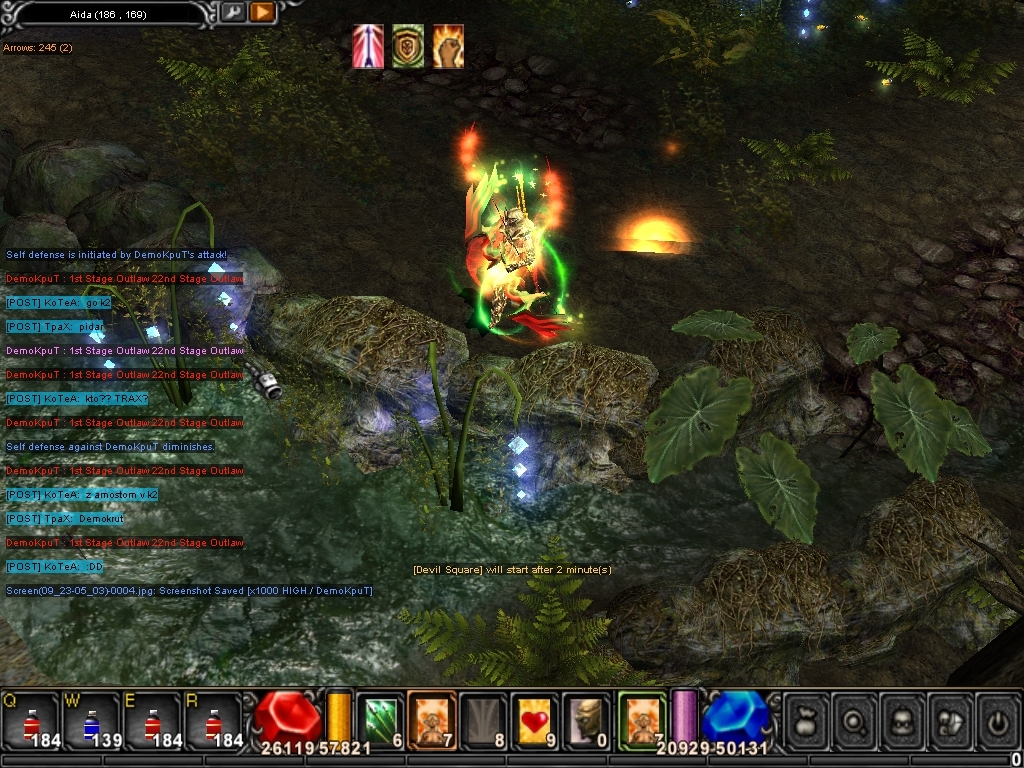Select the orange-framed skill in slot 7
This screenshot has height=768, width=1024.
[x=432, y=720]
